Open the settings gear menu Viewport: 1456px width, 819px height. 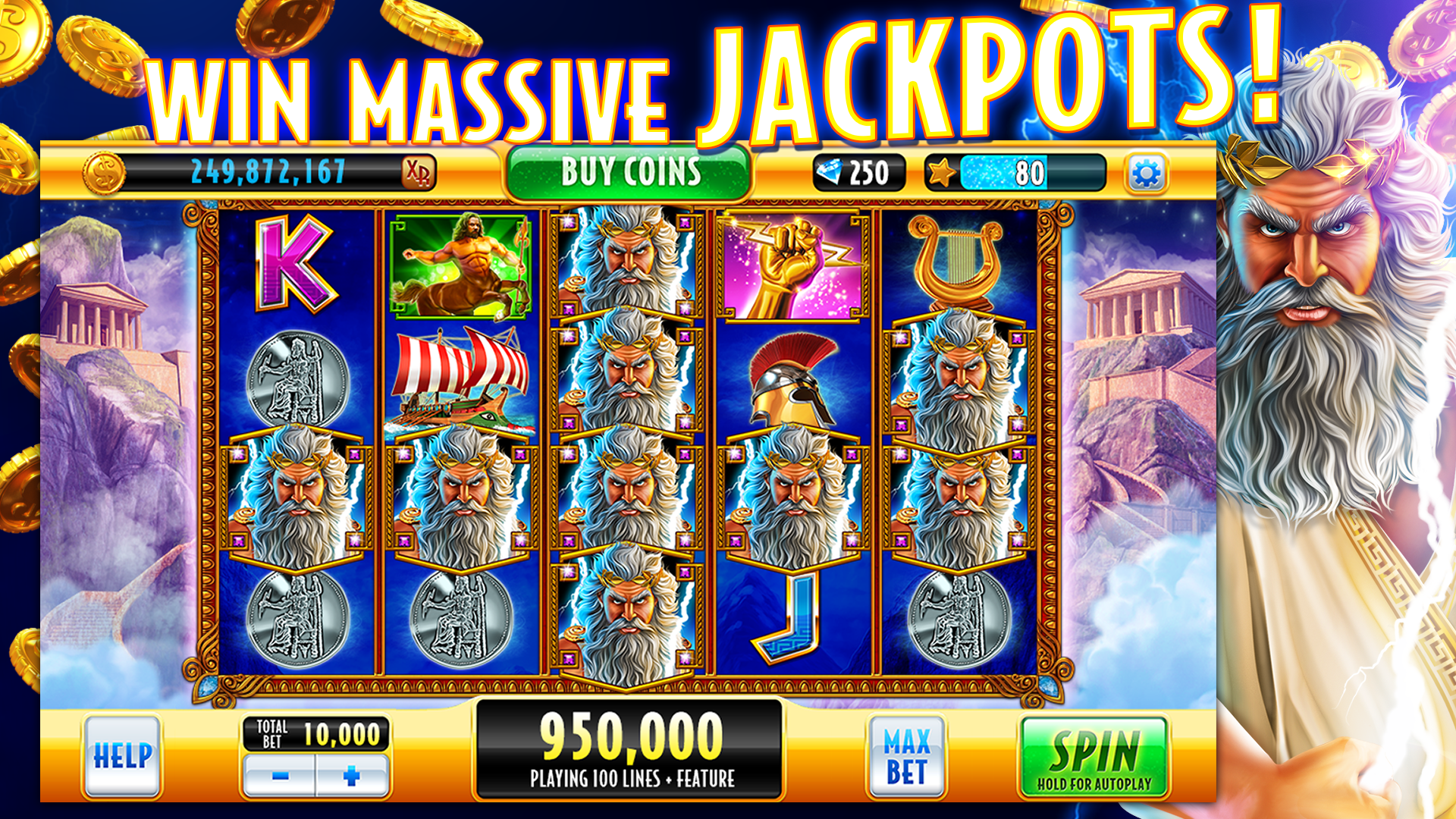coord(1147,173)
